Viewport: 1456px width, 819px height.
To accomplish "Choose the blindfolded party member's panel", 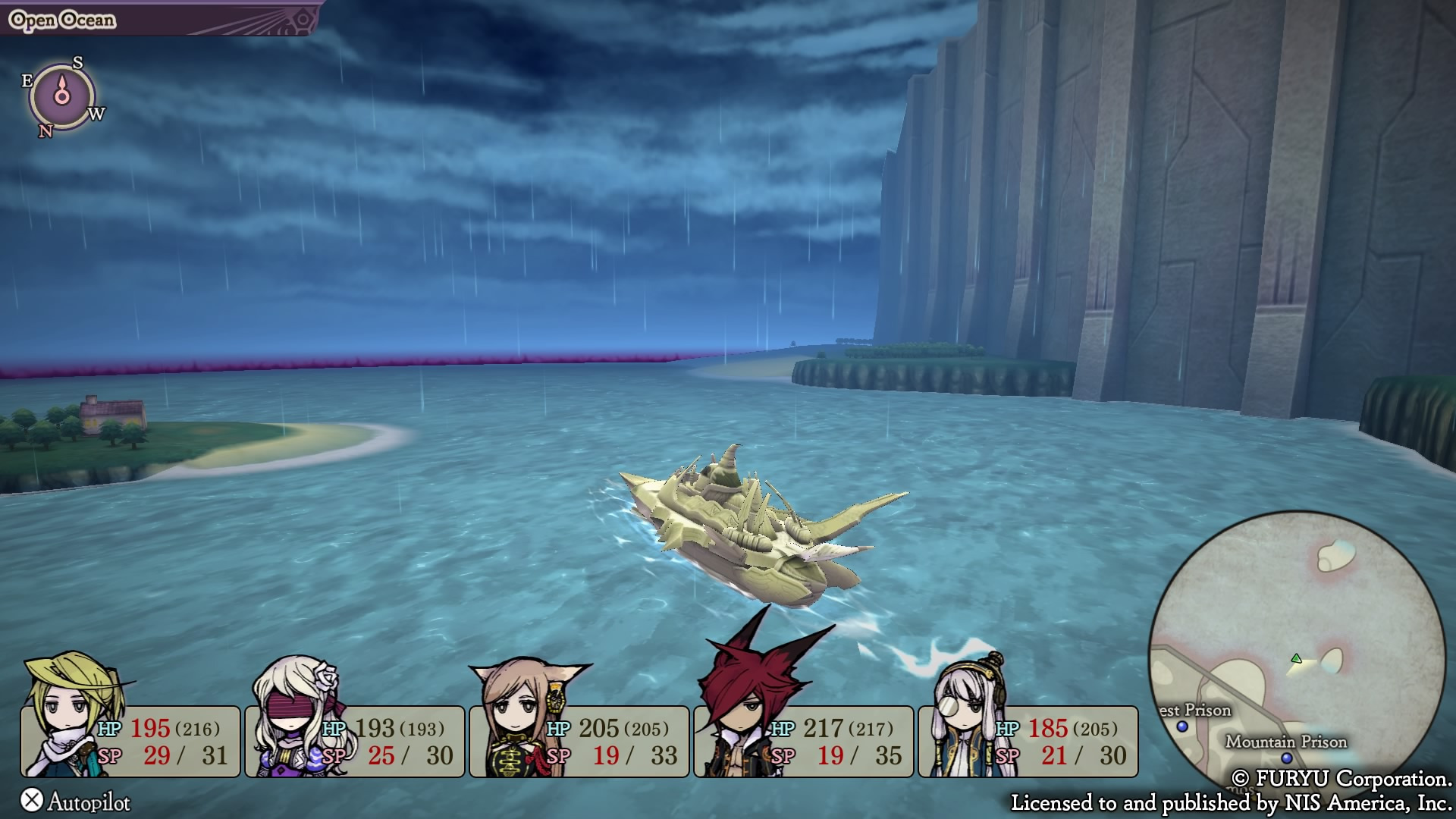I will [355, 741].
